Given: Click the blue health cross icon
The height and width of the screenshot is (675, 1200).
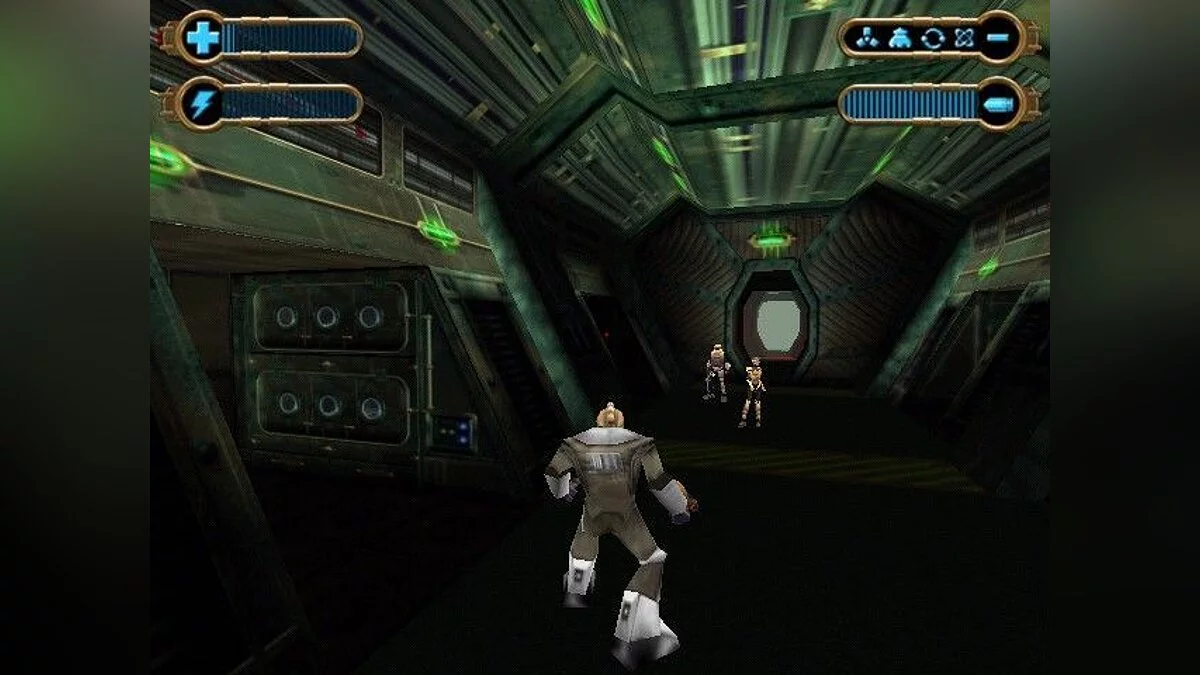Looking at the screenshot, I should (x=203, y=38).
